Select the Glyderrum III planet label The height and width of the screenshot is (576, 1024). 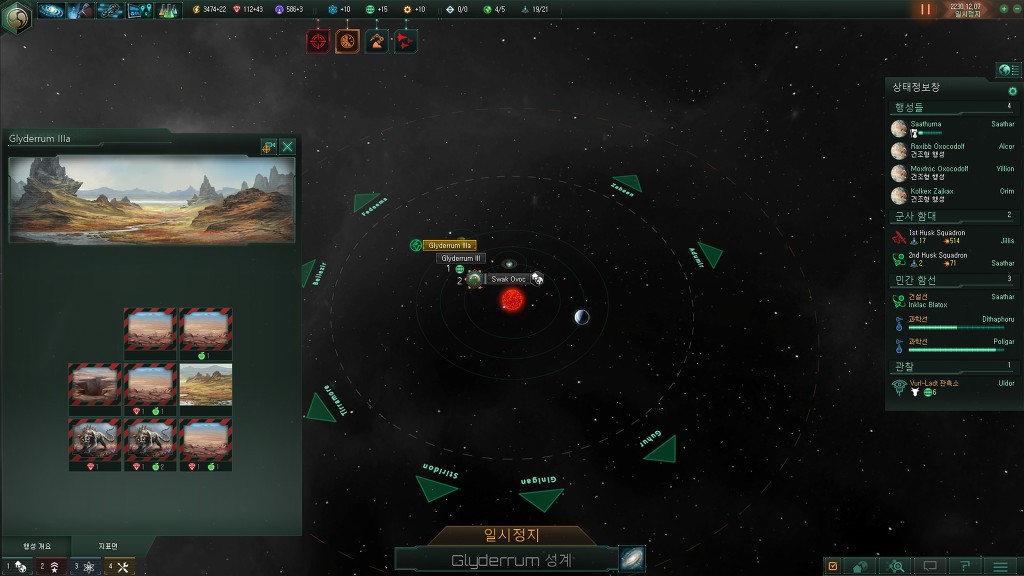click(x=461, y=258)
